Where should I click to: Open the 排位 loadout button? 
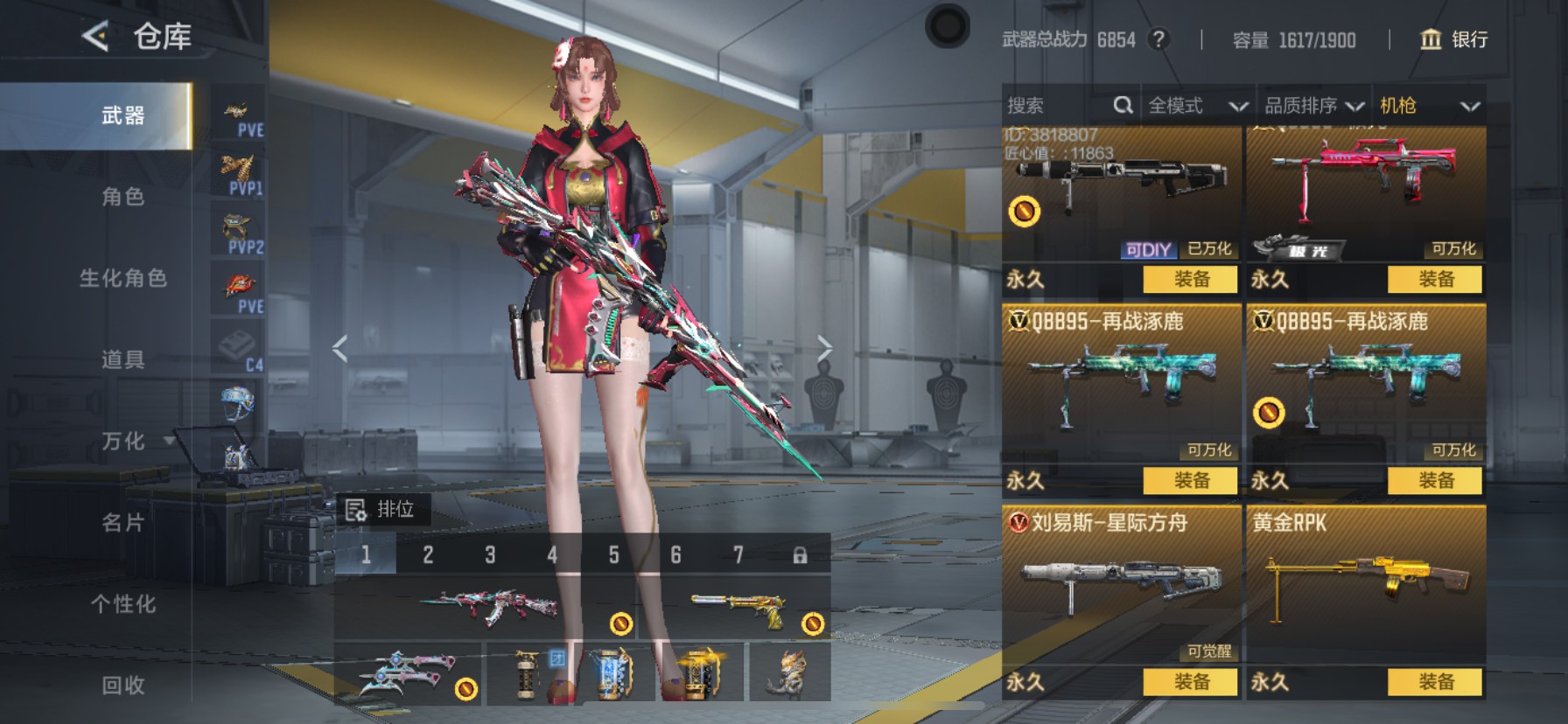[381, 510]
